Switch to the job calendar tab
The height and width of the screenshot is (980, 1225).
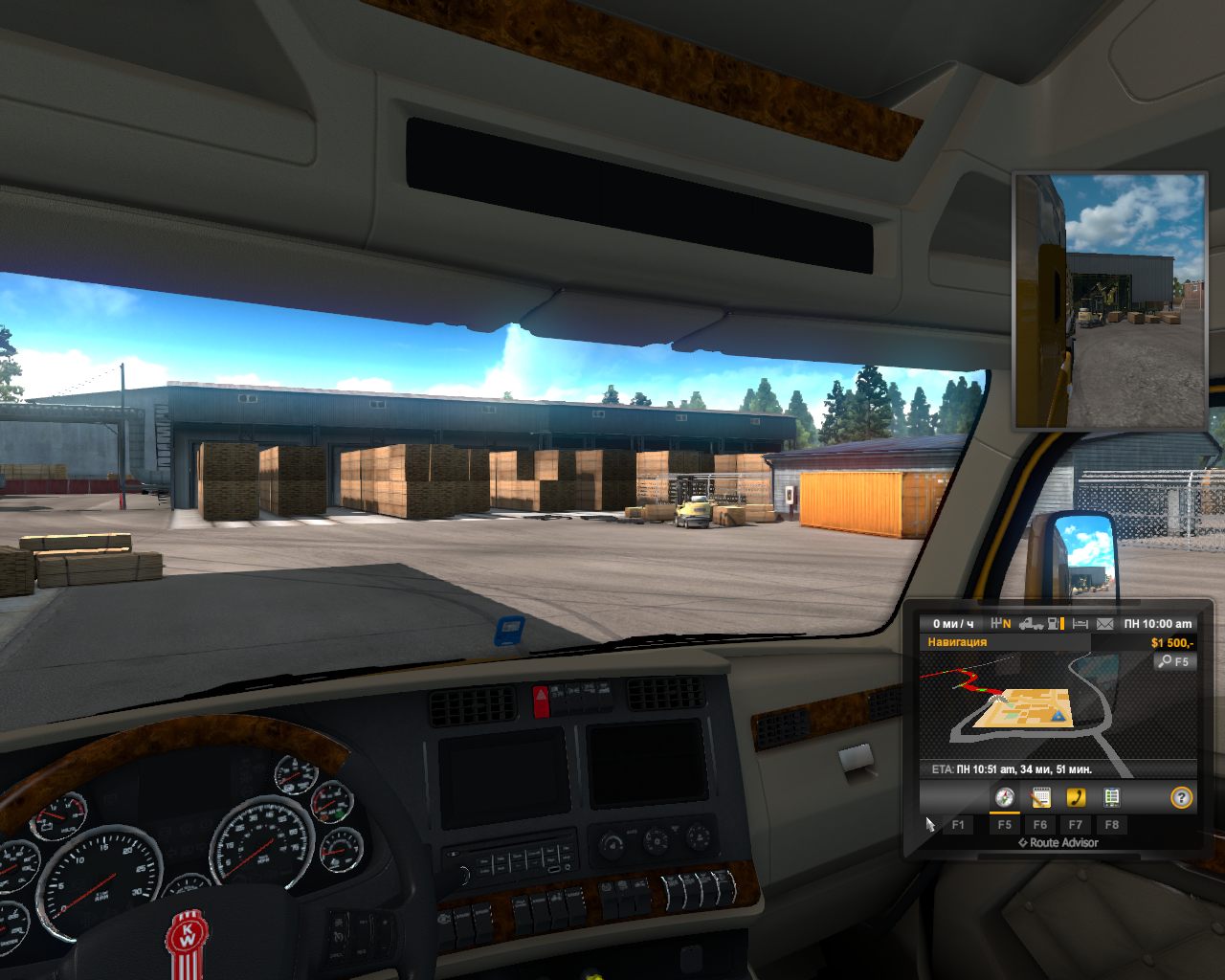[1039, 797]
